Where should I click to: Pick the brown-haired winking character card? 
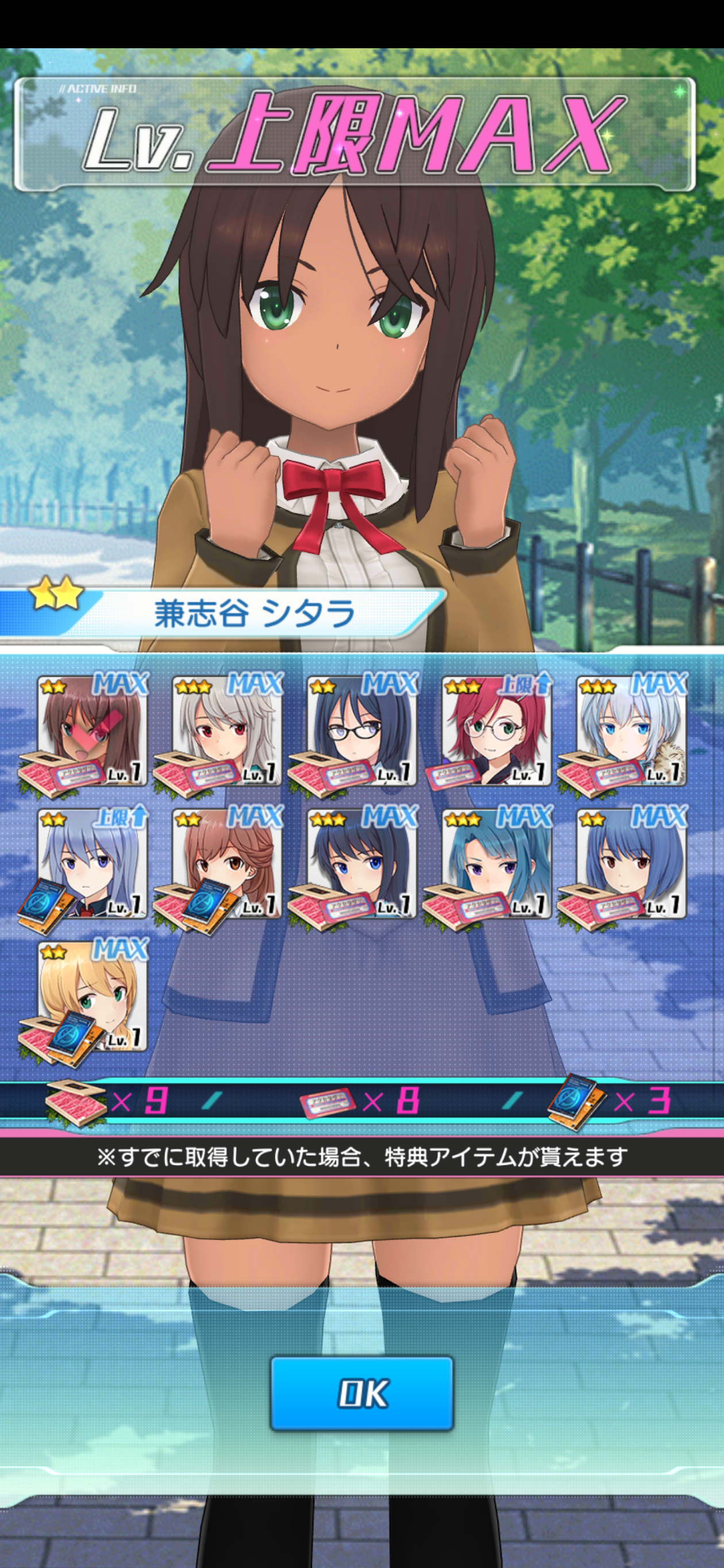92,731
